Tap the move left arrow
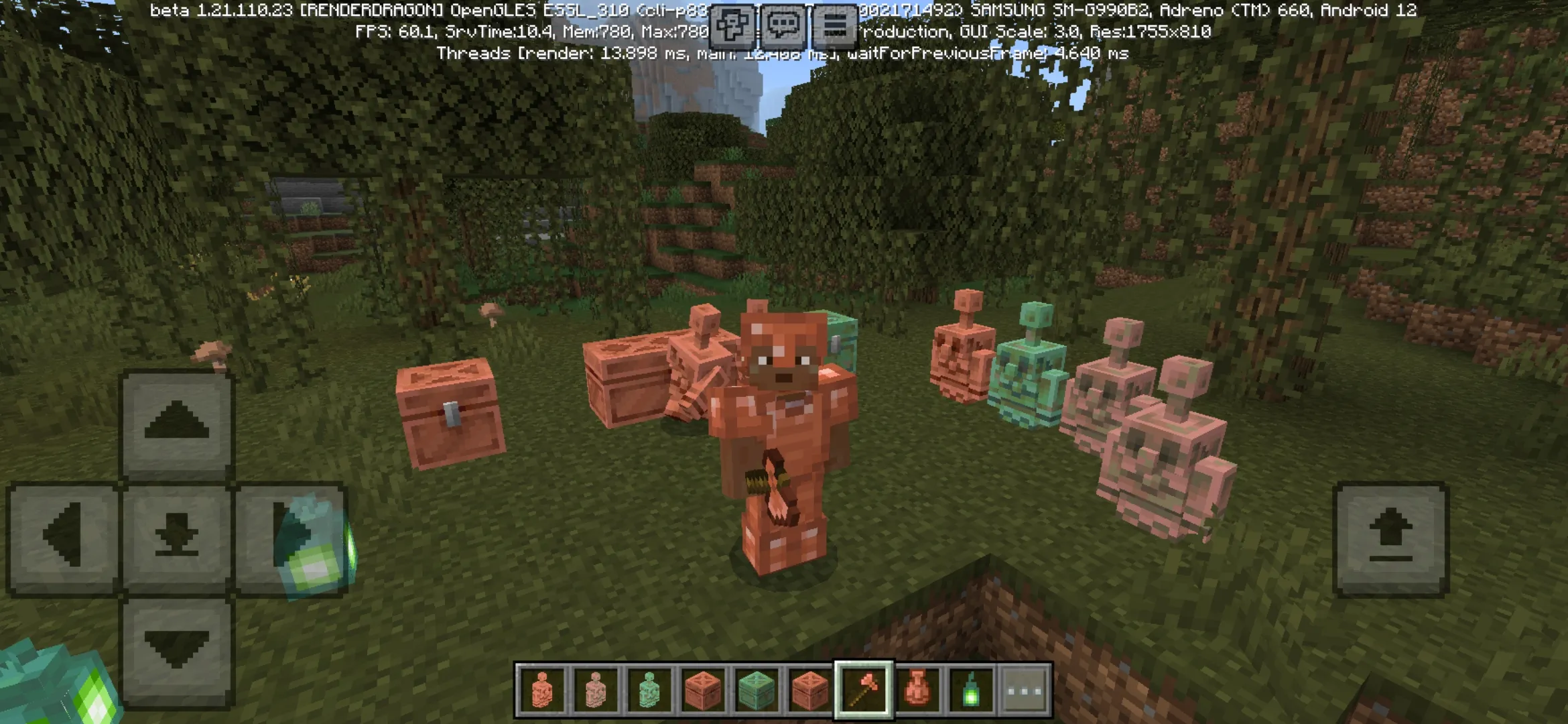Image resolution: width=1568 pixels, height=724 pixels. (x=64, y=536)
